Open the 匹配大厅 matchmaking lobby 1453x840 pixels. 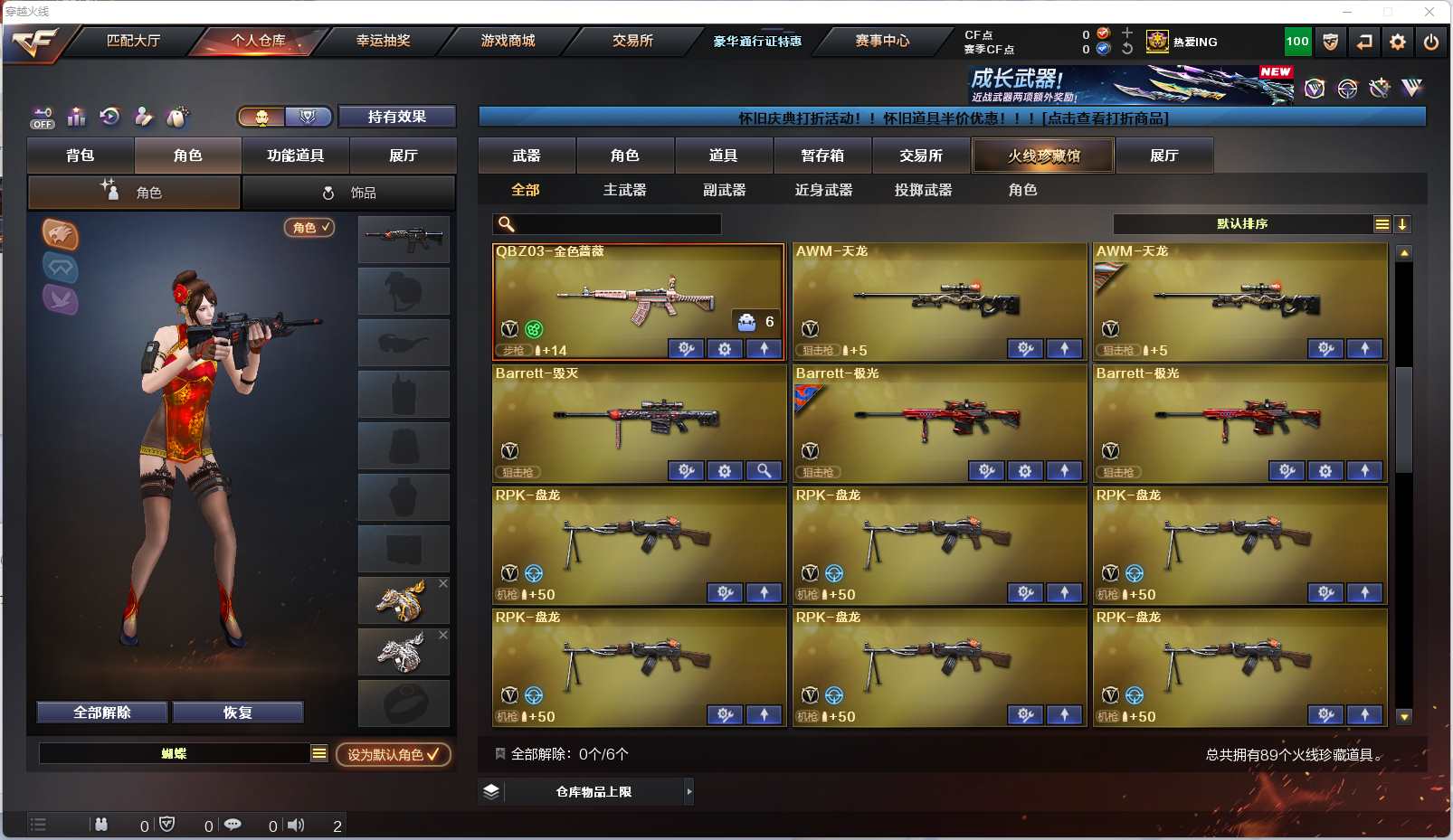point(133,41)
